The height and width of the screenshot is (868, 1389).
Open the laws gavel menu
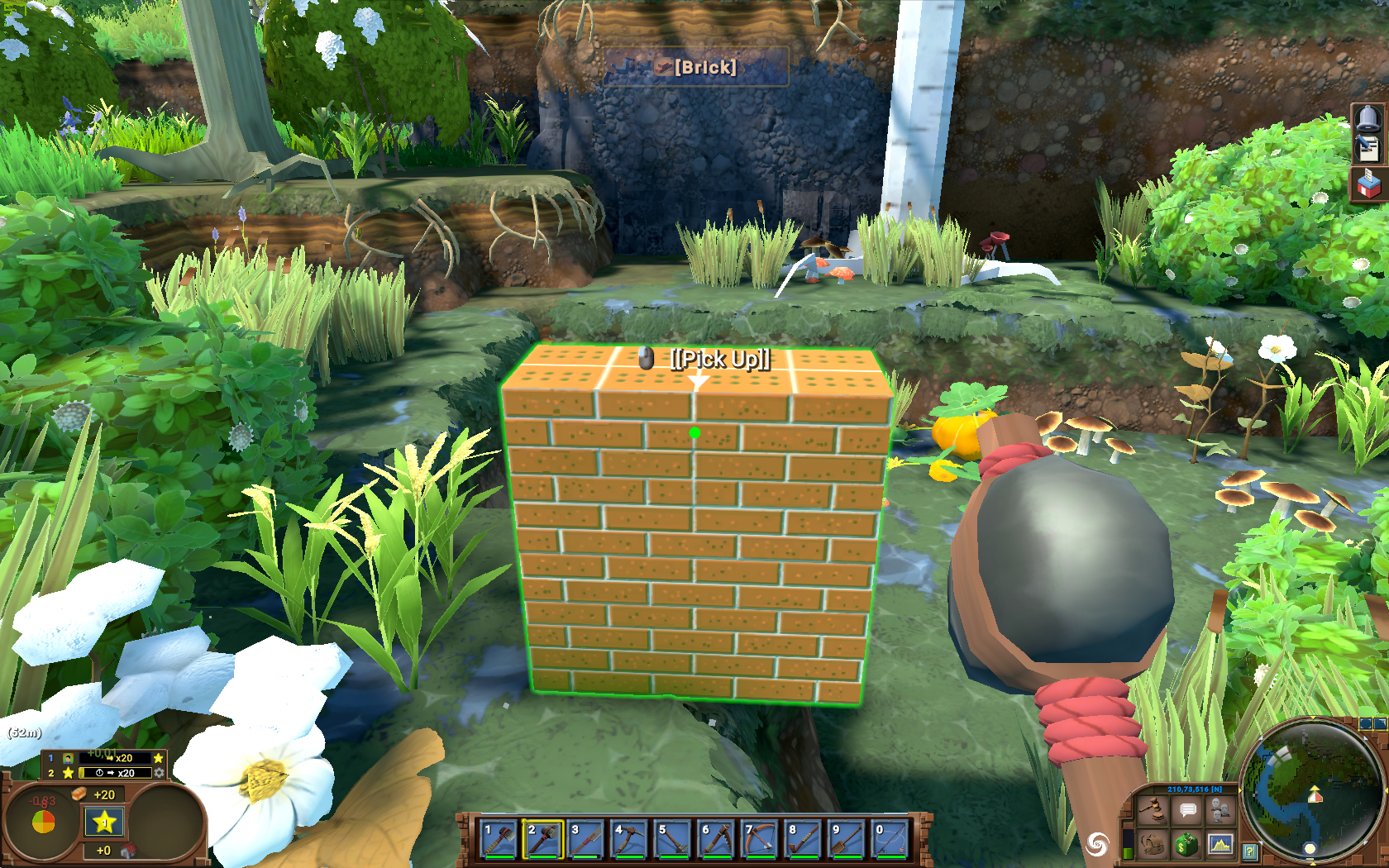coord(1153,810)
